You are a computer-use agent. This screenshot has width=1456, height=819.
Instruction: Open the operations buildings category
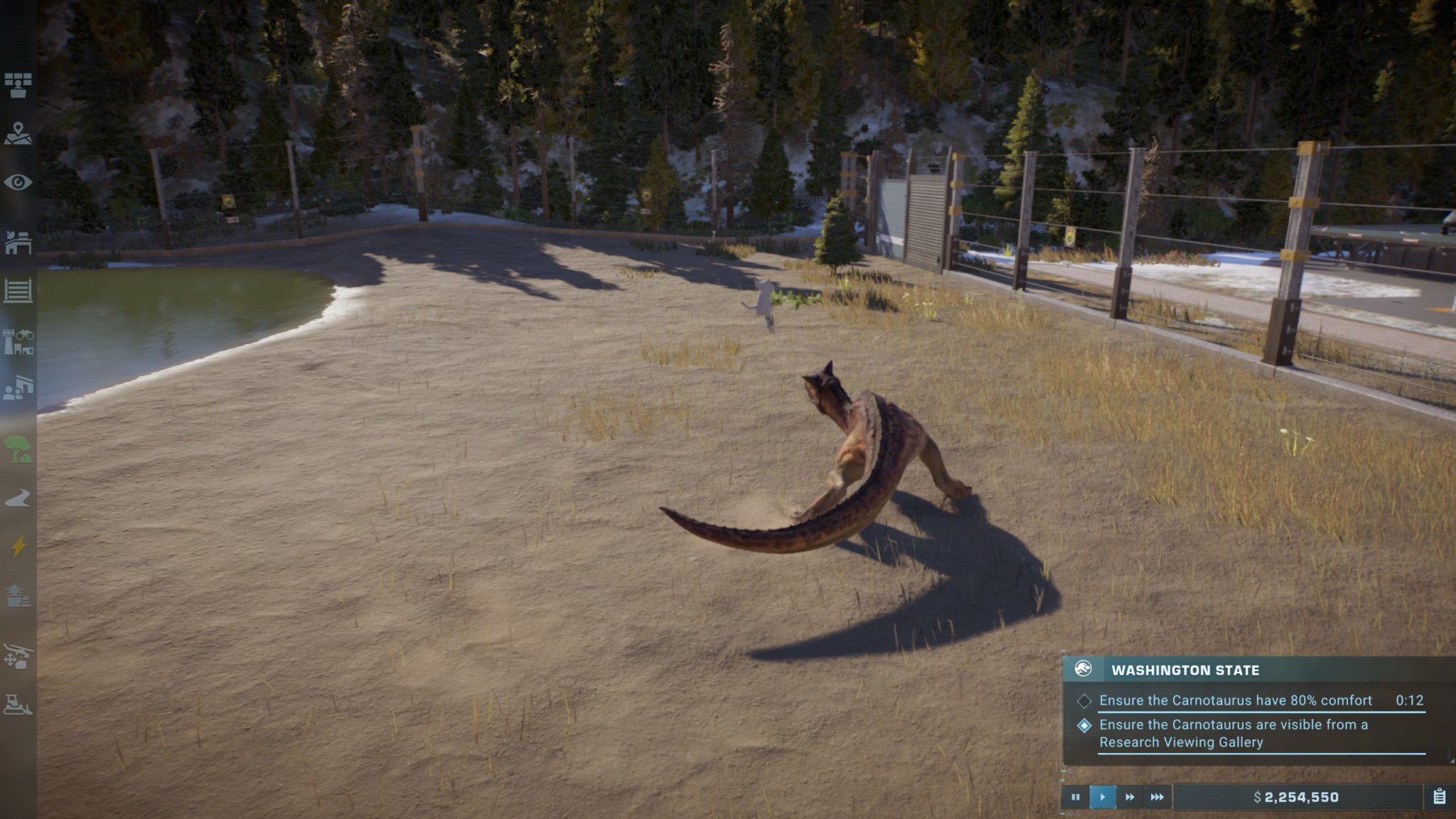point(18,242)
